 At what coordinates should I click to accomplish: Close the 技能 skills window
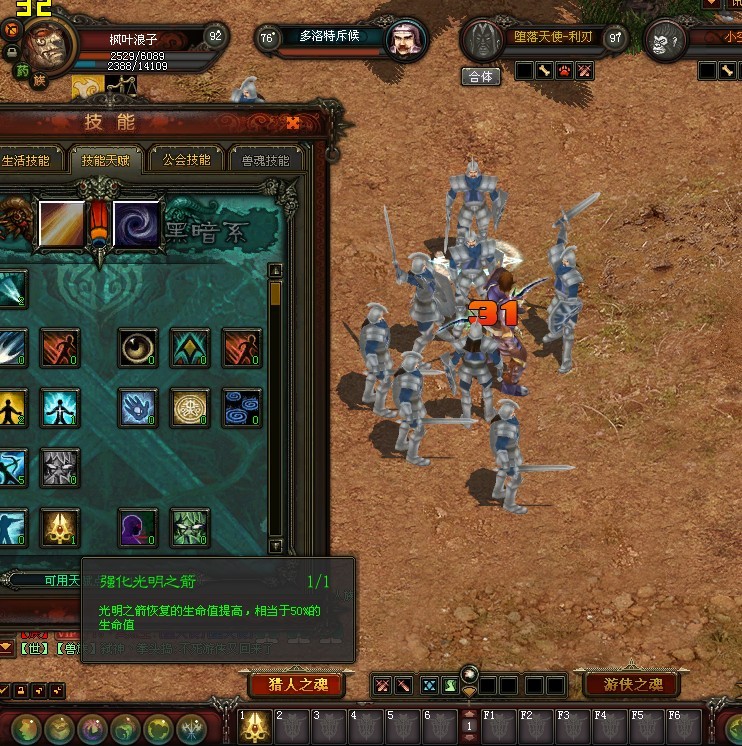(x=293, y=122)
